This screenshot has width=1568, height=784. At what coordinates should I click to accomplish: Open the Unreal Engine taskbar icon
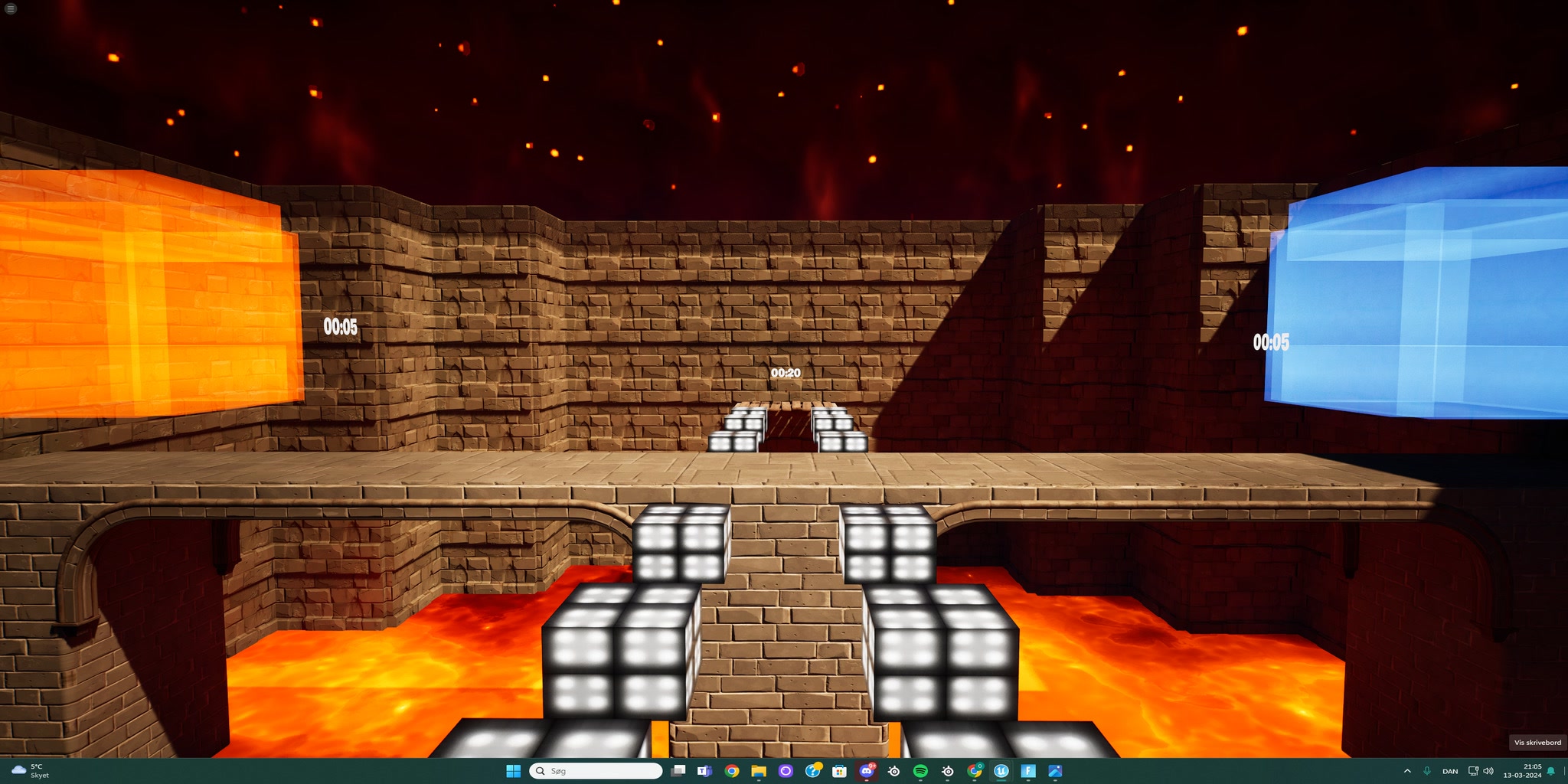click(1000, 771)
